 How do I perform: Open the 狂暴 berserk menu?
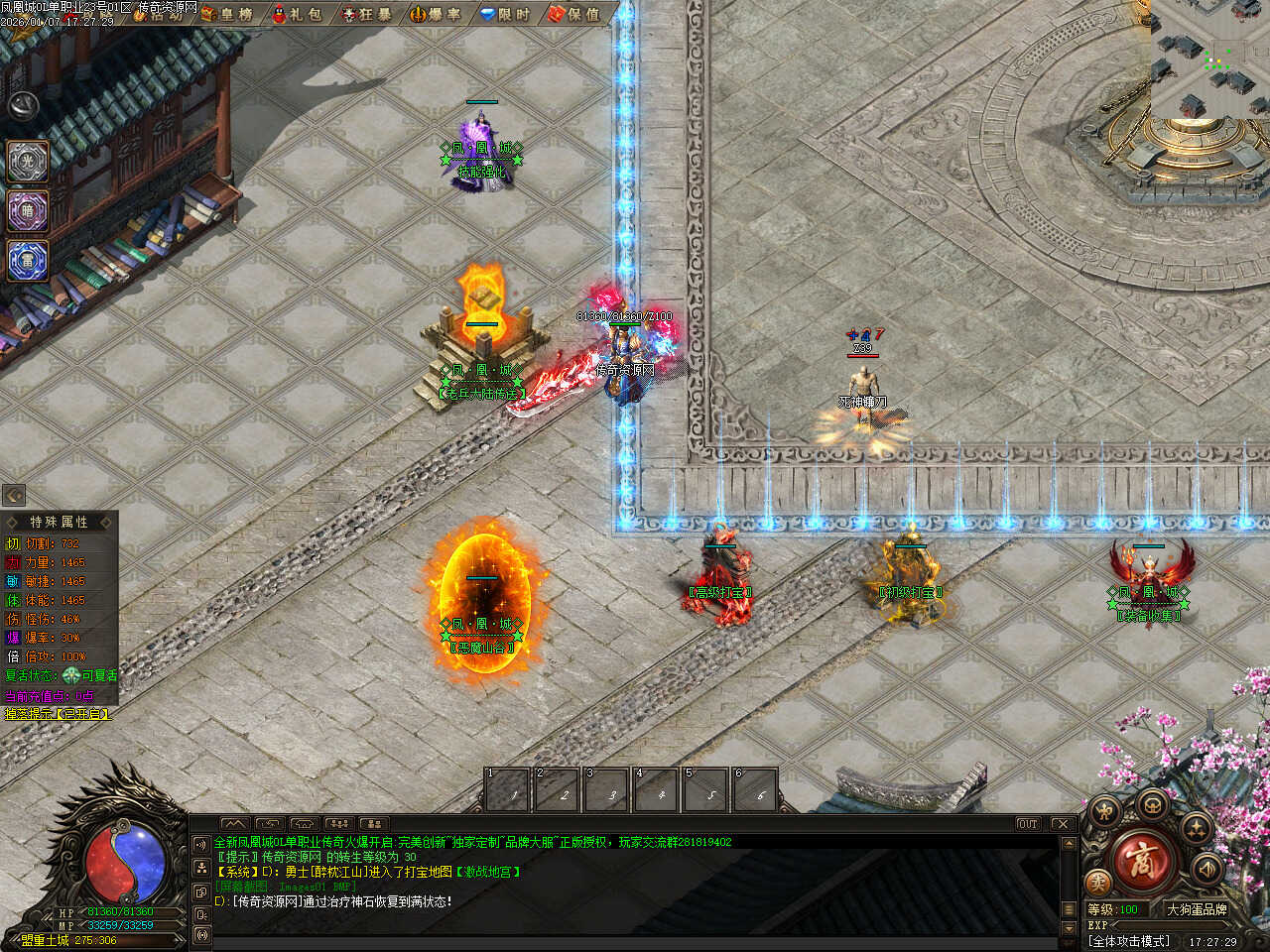click(x=366, y=14)
